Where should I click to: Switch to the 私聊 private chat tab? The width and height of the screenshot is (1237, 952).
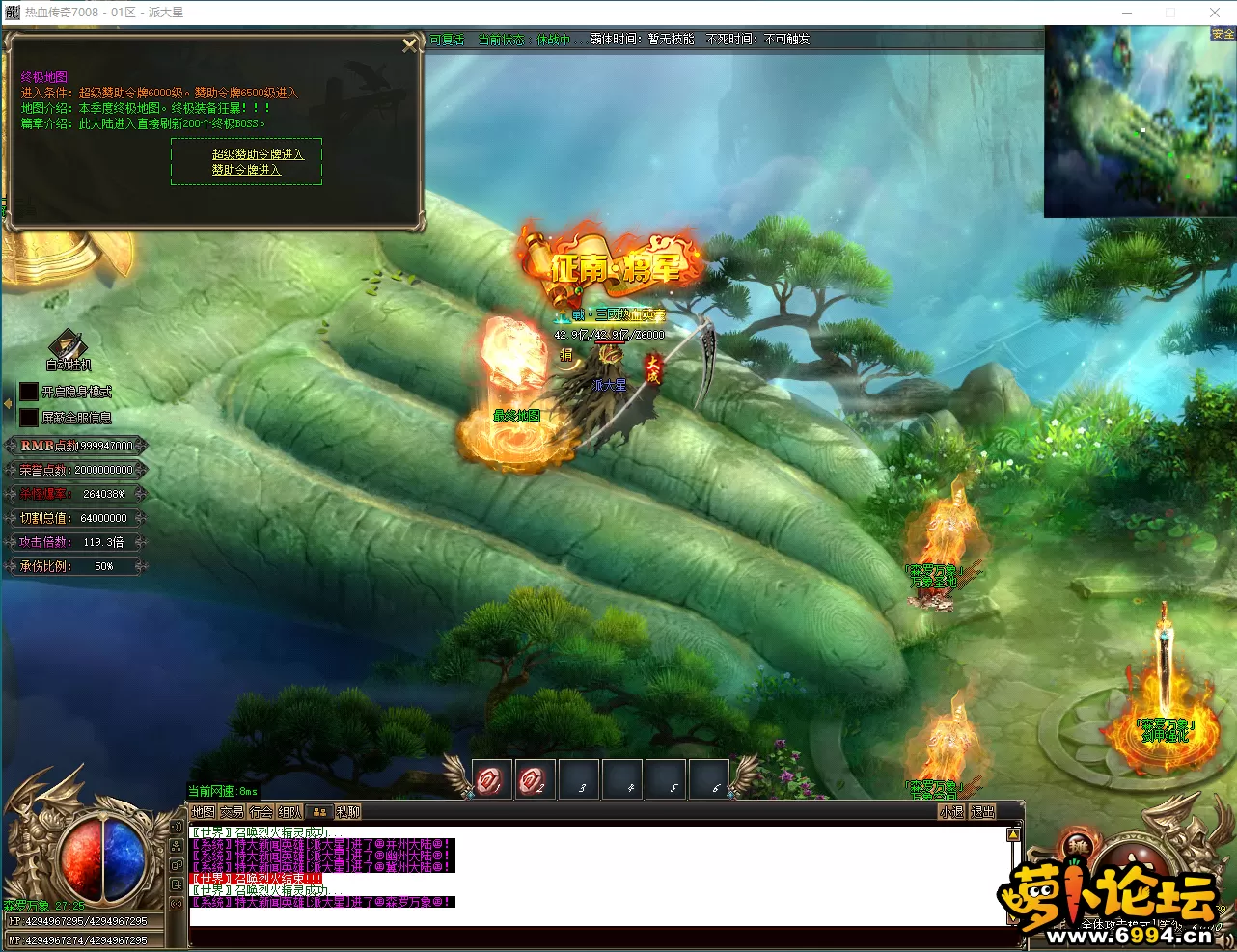pyautogui.click(x=348, y=812)
